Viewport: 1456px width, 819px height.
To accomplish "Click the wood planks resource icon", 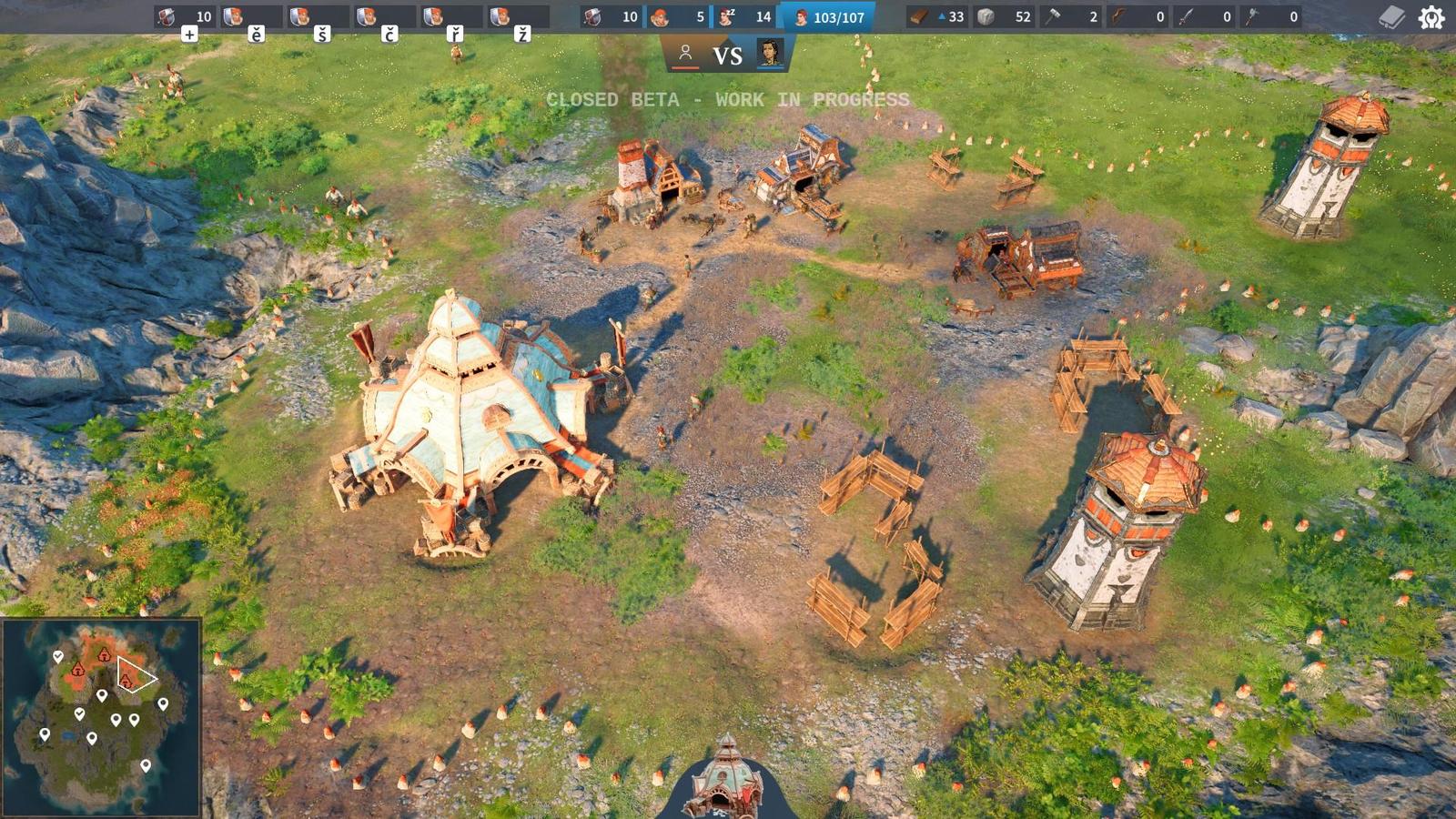I will [x=917, y=15].
